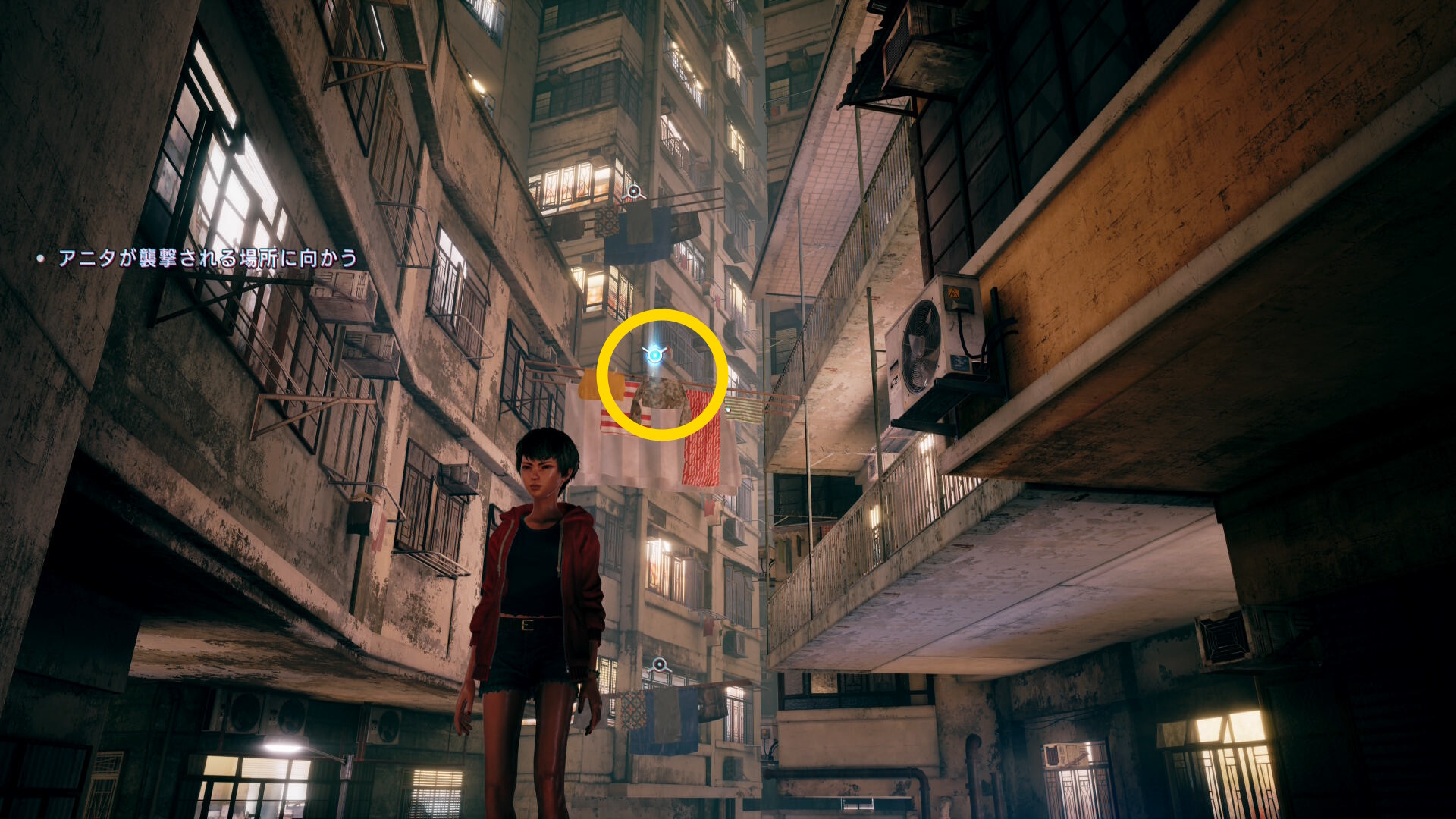Select the glowing blue interaction marker
The height and width of the screenshot is (819, 1456).
click(x=654, y=353)
